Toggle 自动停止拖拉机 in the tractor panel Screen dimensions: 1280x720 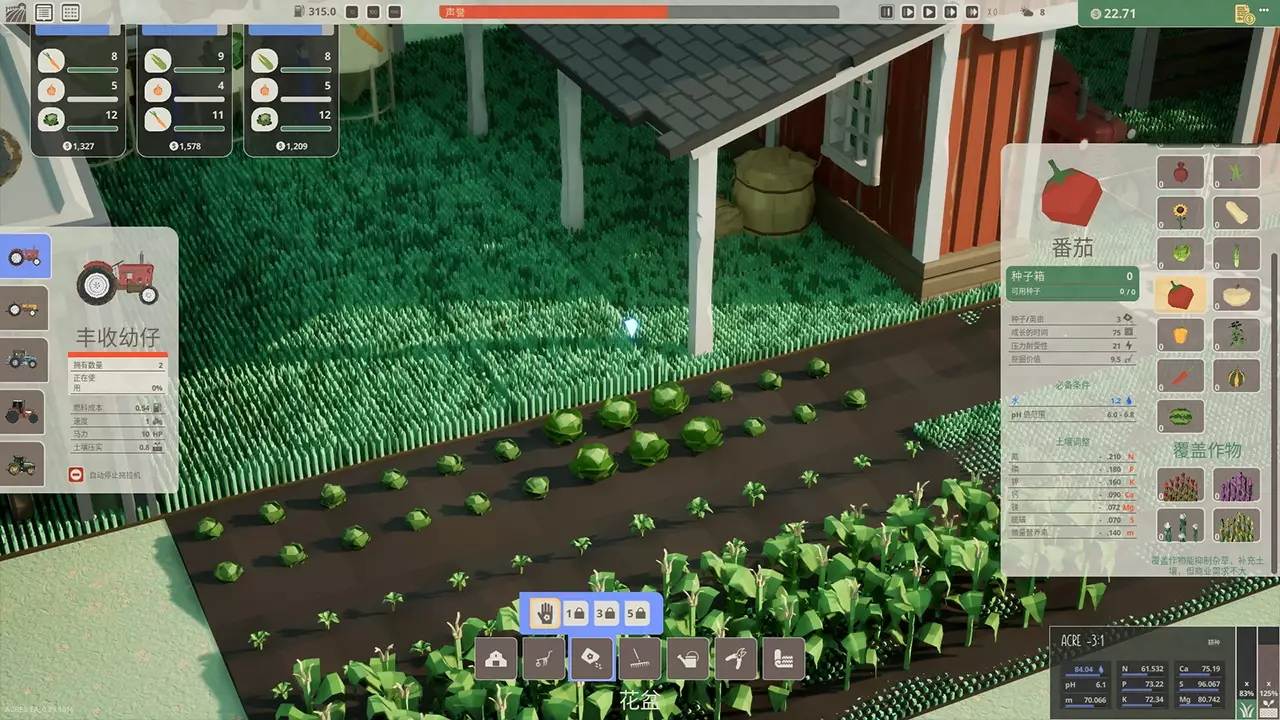[78, 475]
